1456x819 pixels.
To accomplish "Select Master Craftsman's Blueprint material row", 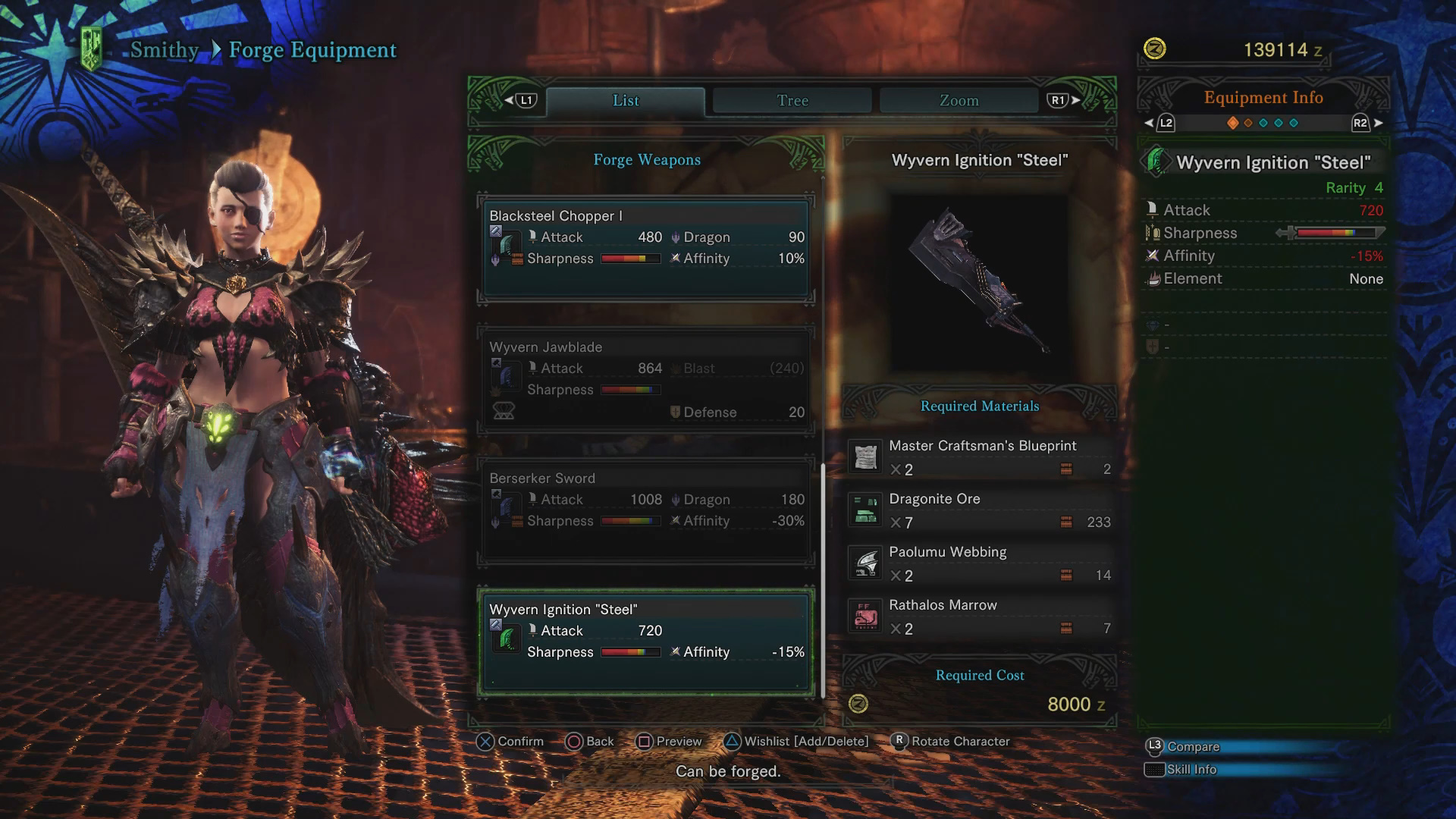I will (x=980, y=457).
